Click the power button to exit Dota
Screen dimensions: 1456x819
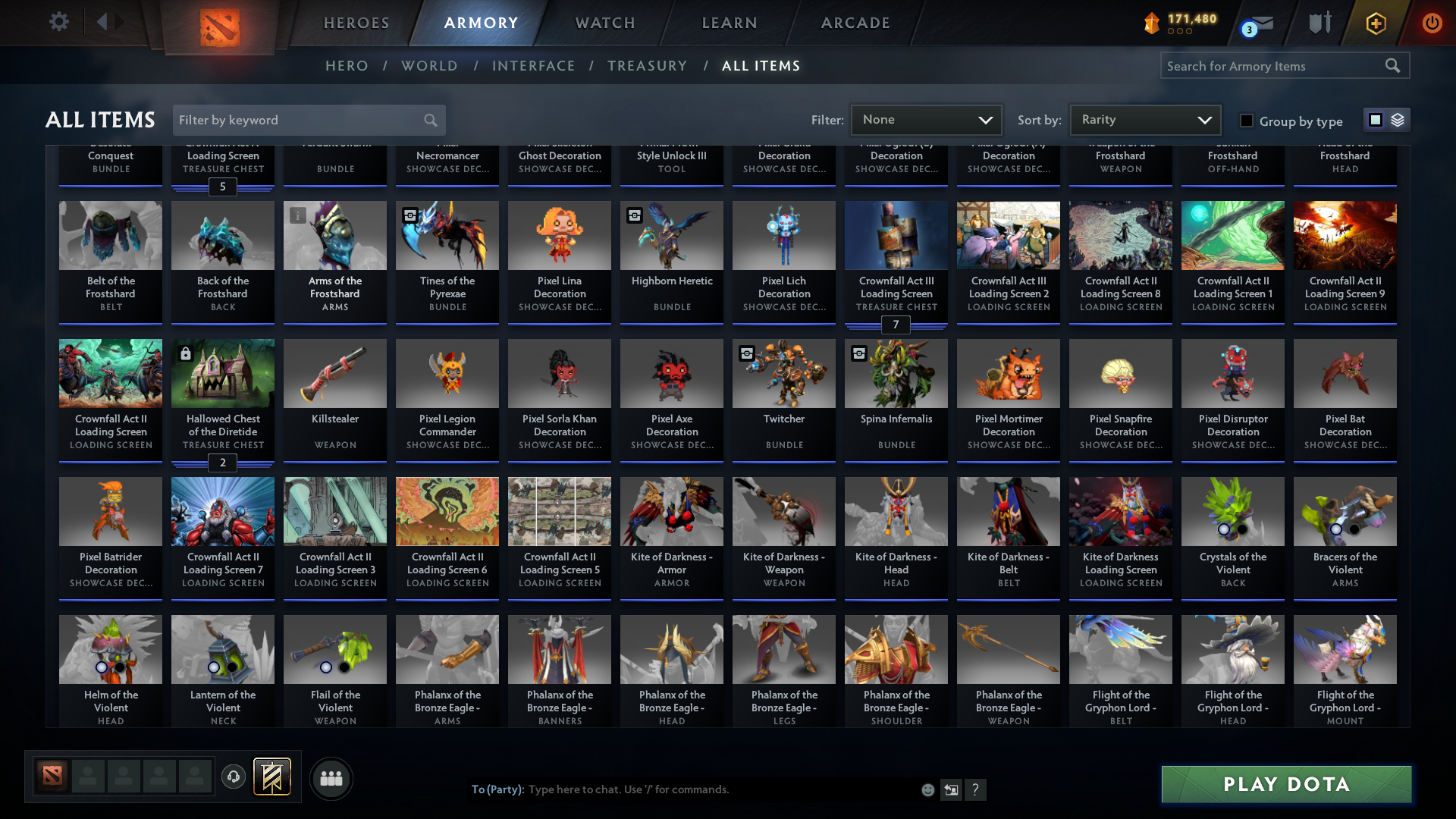click(x=1432, y=23)
